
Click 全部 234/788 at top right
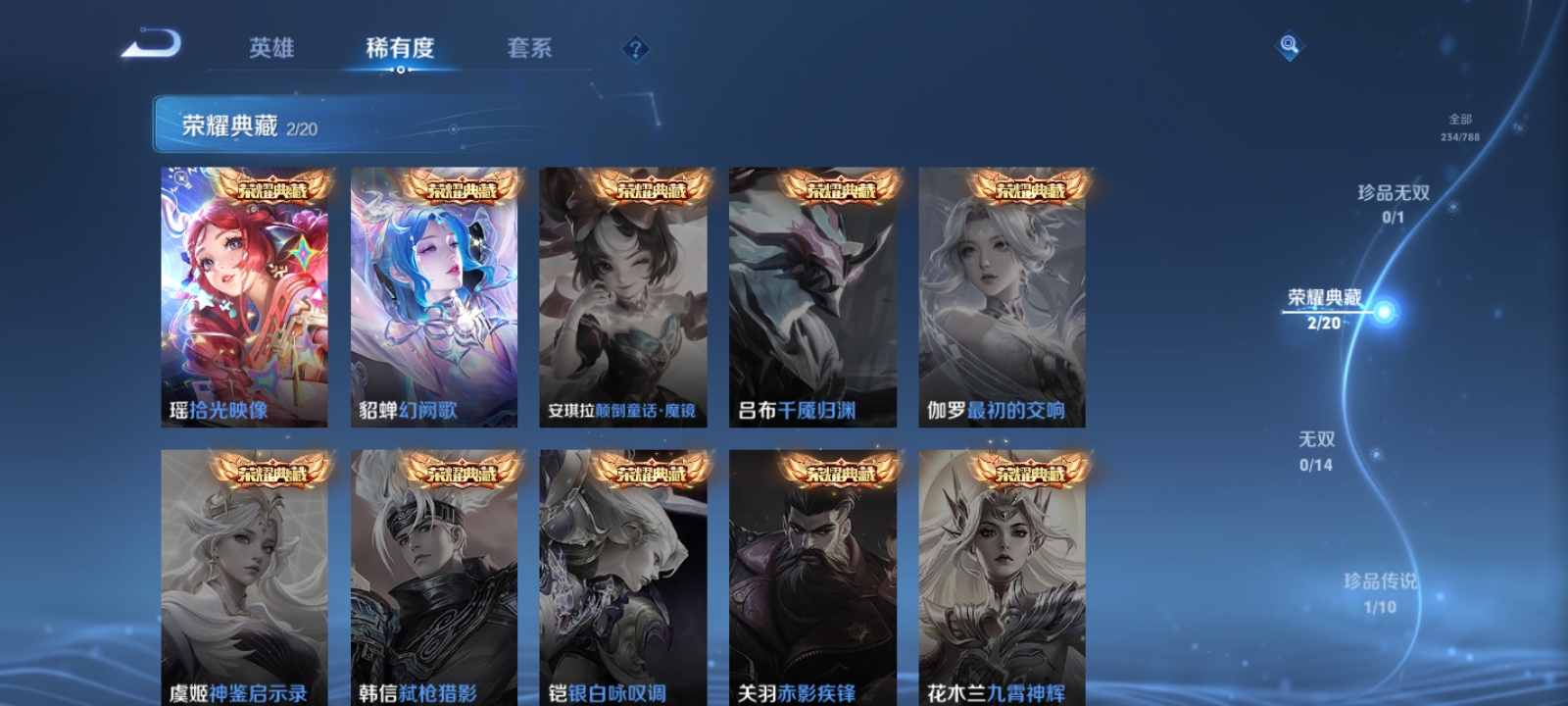(x=1461, y=124)
